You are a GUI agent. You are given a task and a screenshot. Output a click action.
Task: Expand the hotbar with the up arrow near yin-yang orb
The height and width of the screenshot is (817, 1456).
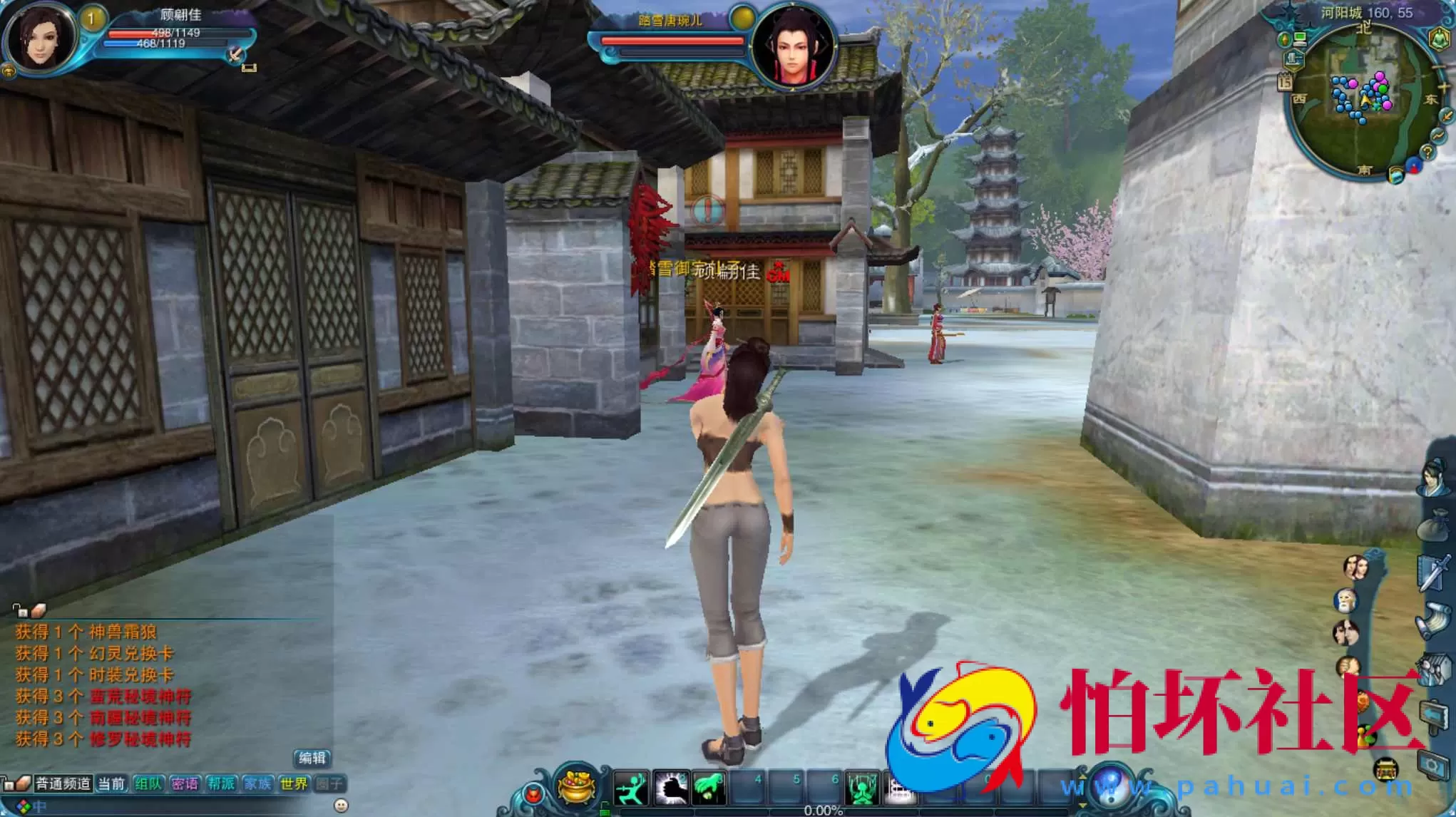click(x=1082, y=776)
